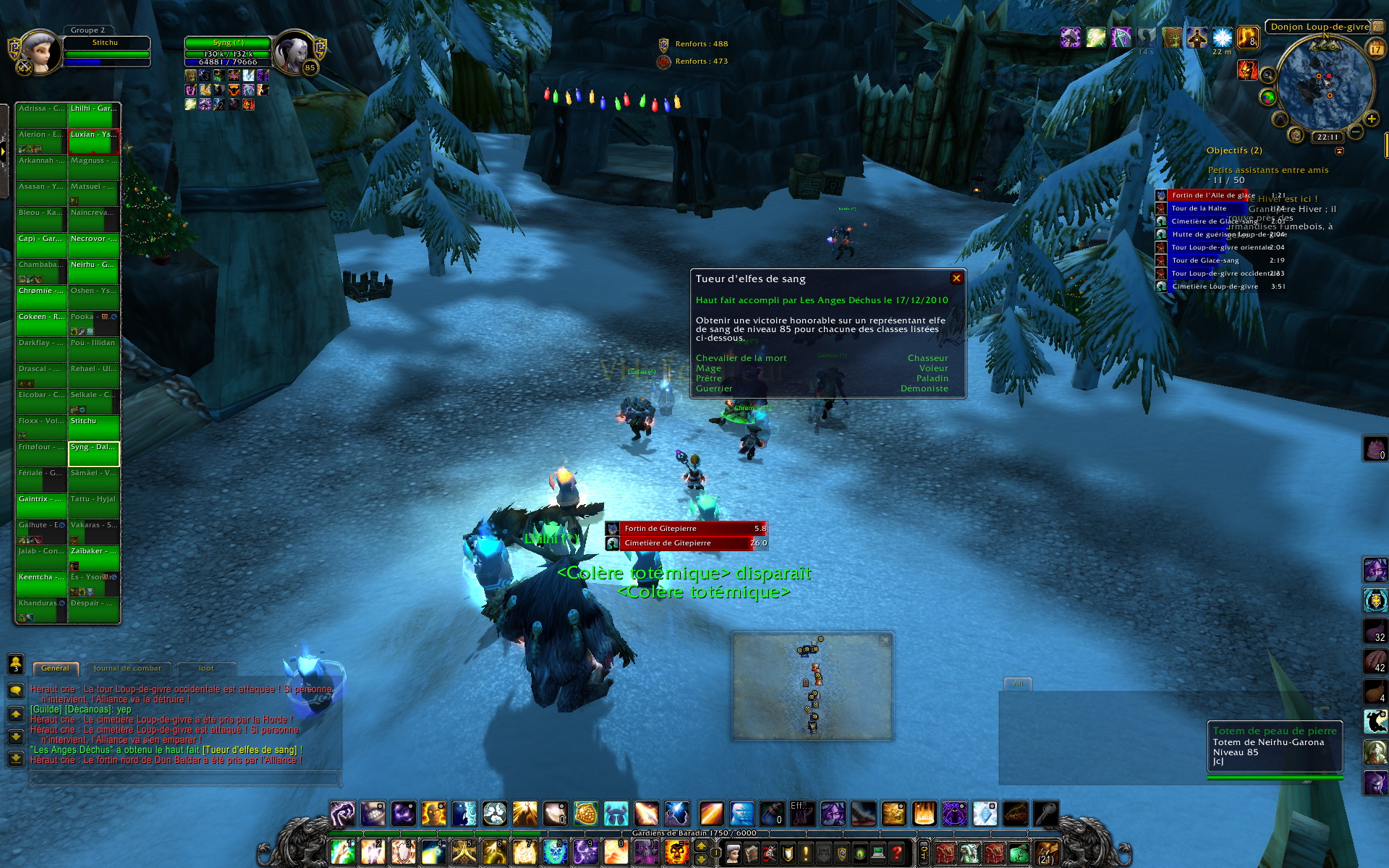Cast the blue skull spell in slot 8

coord(556,852)
